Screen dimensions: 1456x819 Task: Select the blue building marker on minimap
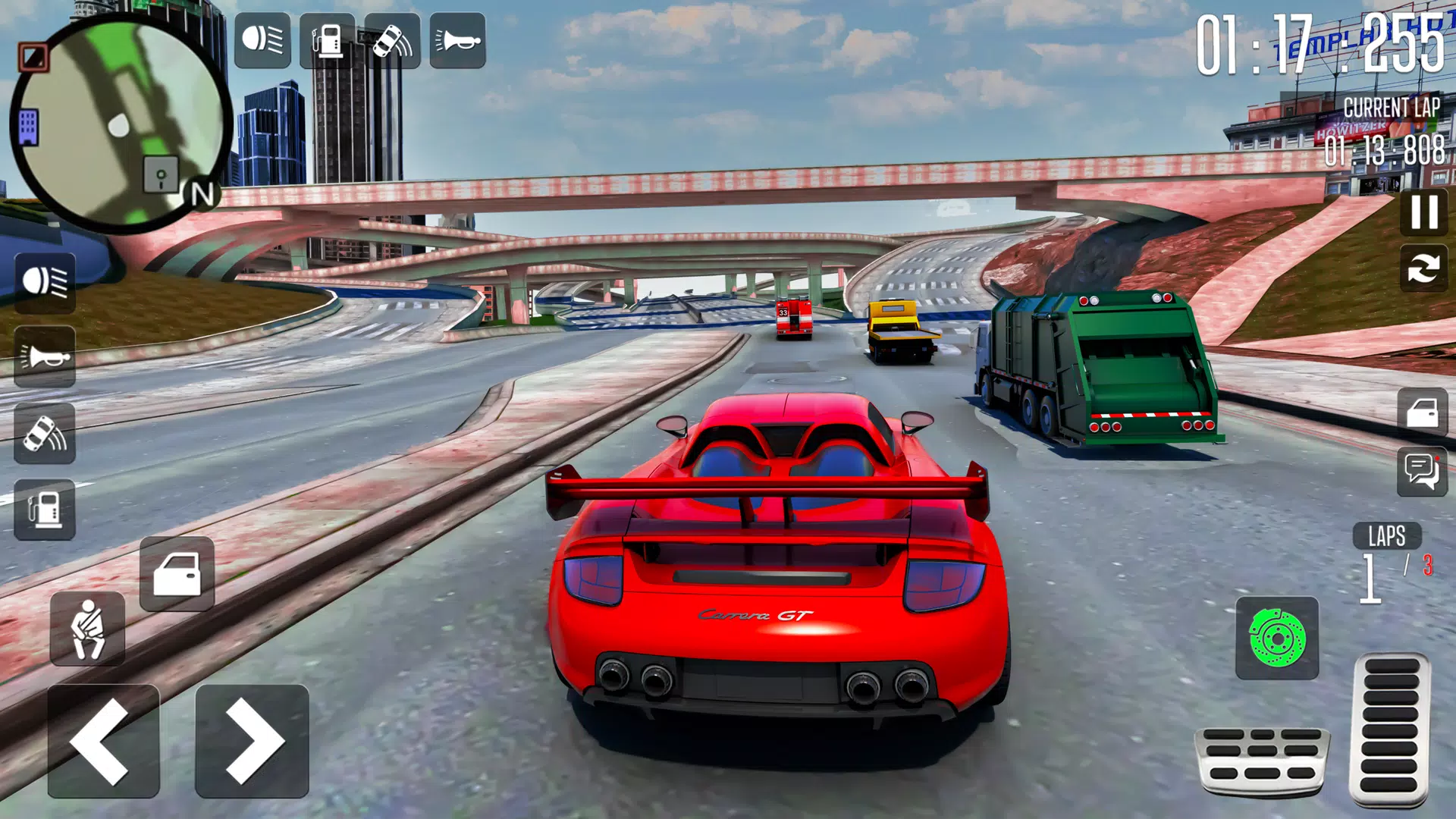tap(28, 127)
